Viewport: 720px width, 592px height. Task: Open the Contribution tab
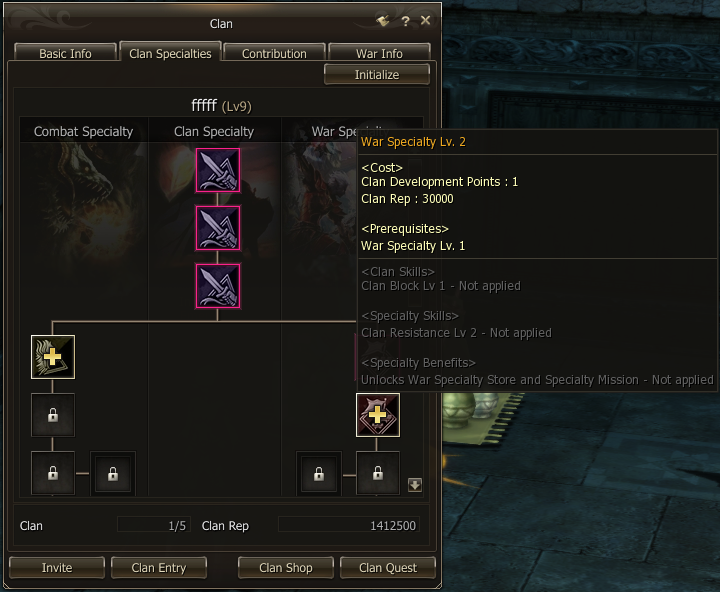274,54
